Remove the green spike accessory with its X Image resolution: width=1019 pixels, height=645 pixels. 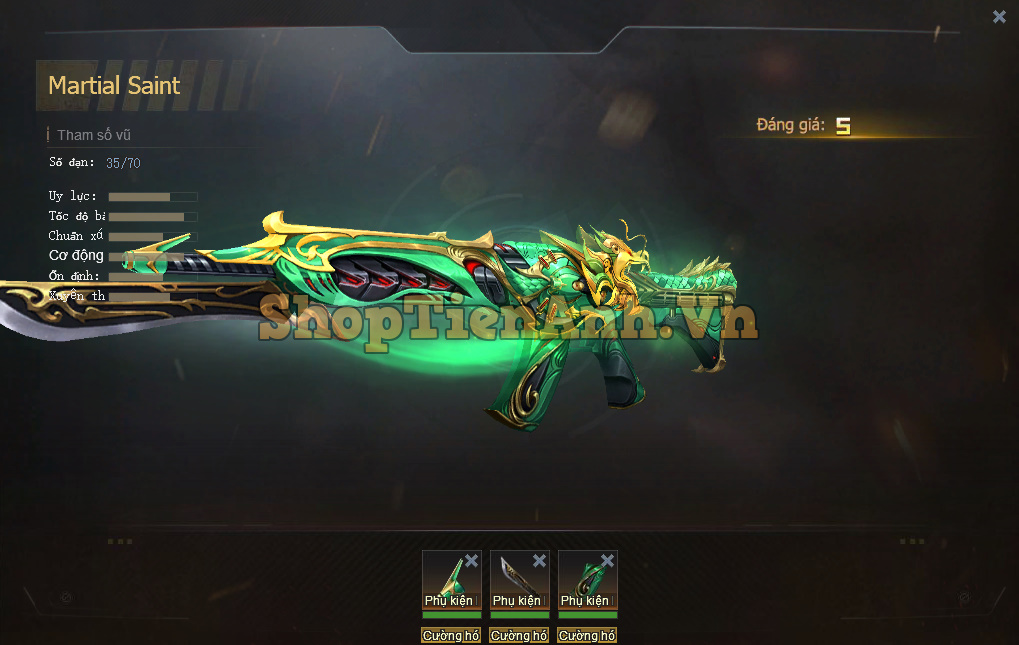pyautogui.click(x=471, y=560)
